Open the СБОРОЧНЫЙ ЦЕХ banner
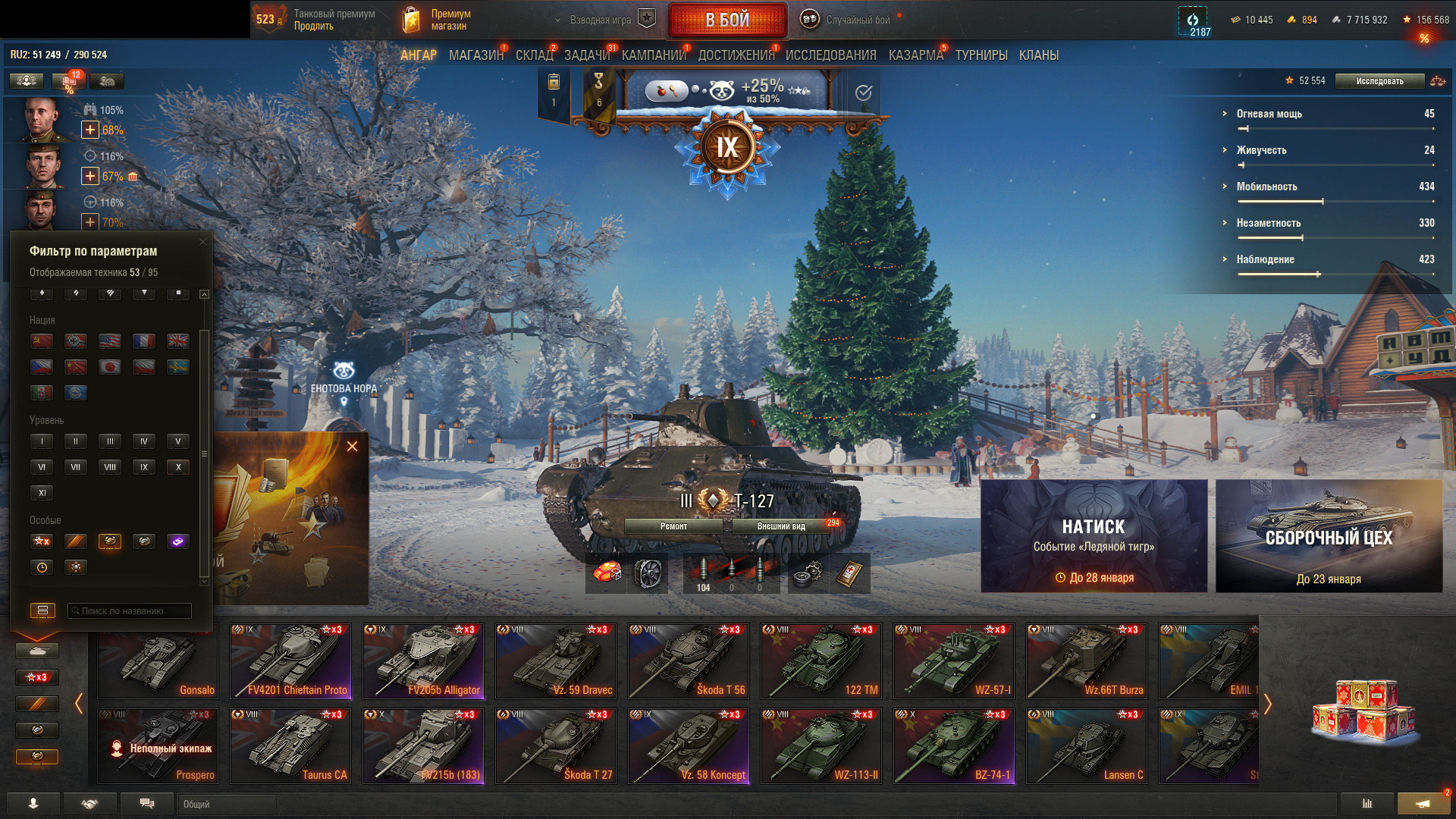The image size is (1456, 819). (x=1329, y=535)
